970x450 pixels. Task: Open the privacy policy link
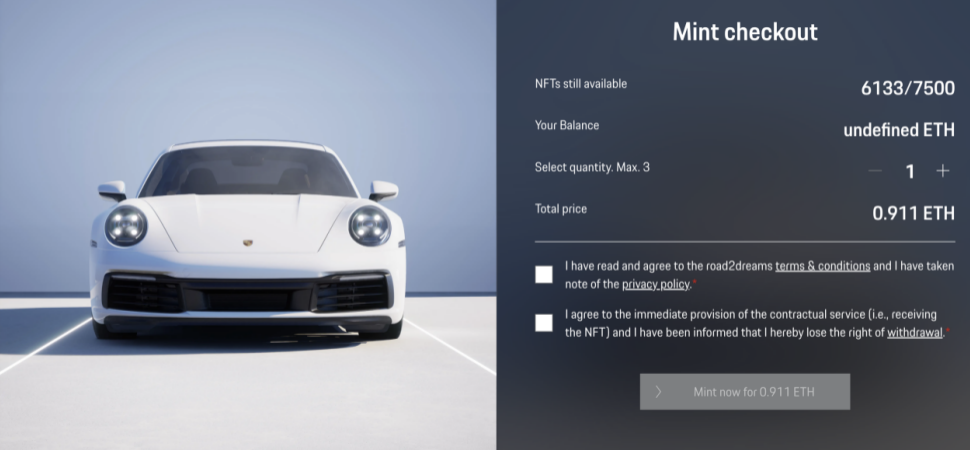[x=655, y=285]
